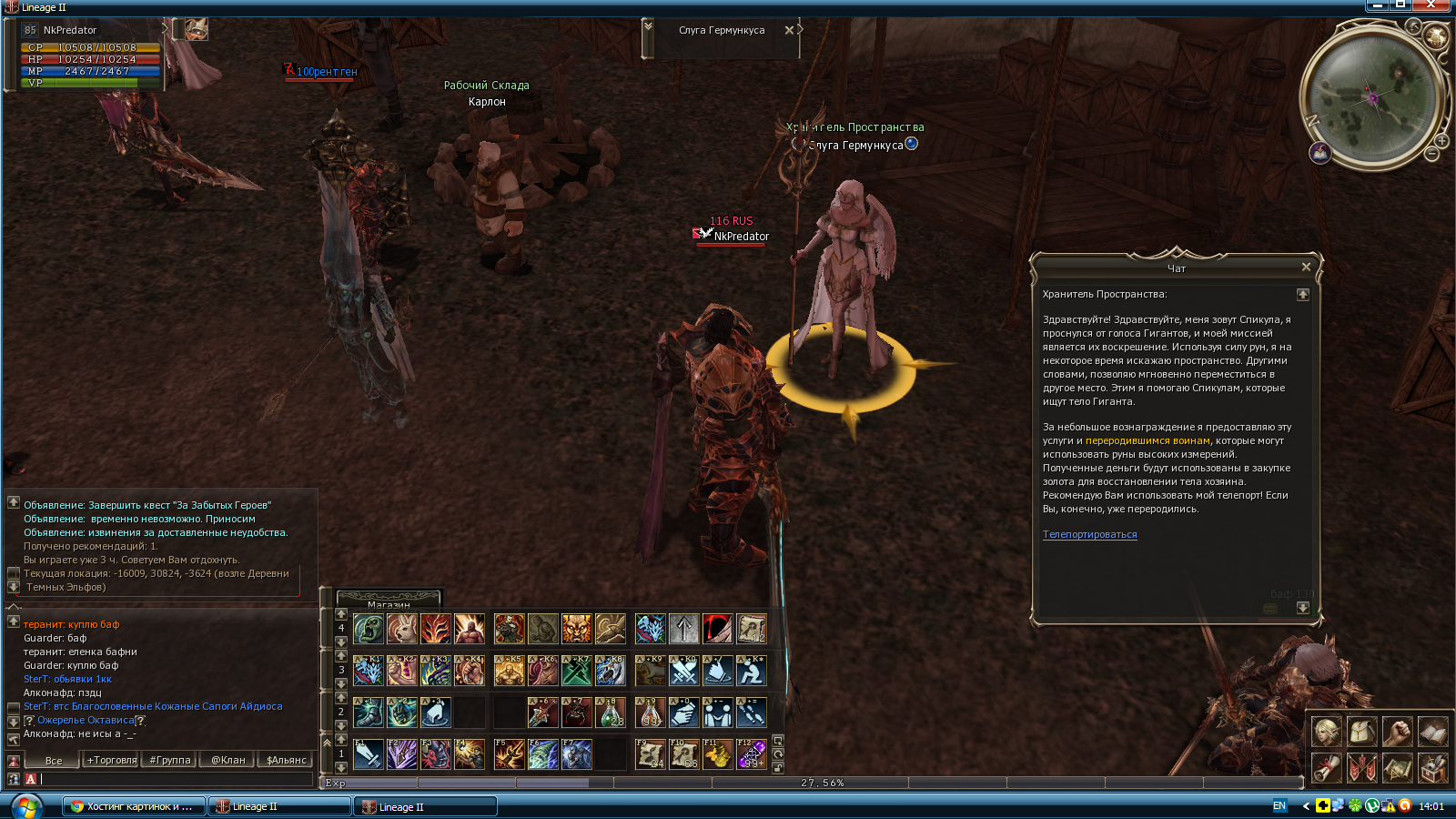Click the Телепортироваться dialogue link
Screen dimensions: 1456x819
(x=1089, y=535)
